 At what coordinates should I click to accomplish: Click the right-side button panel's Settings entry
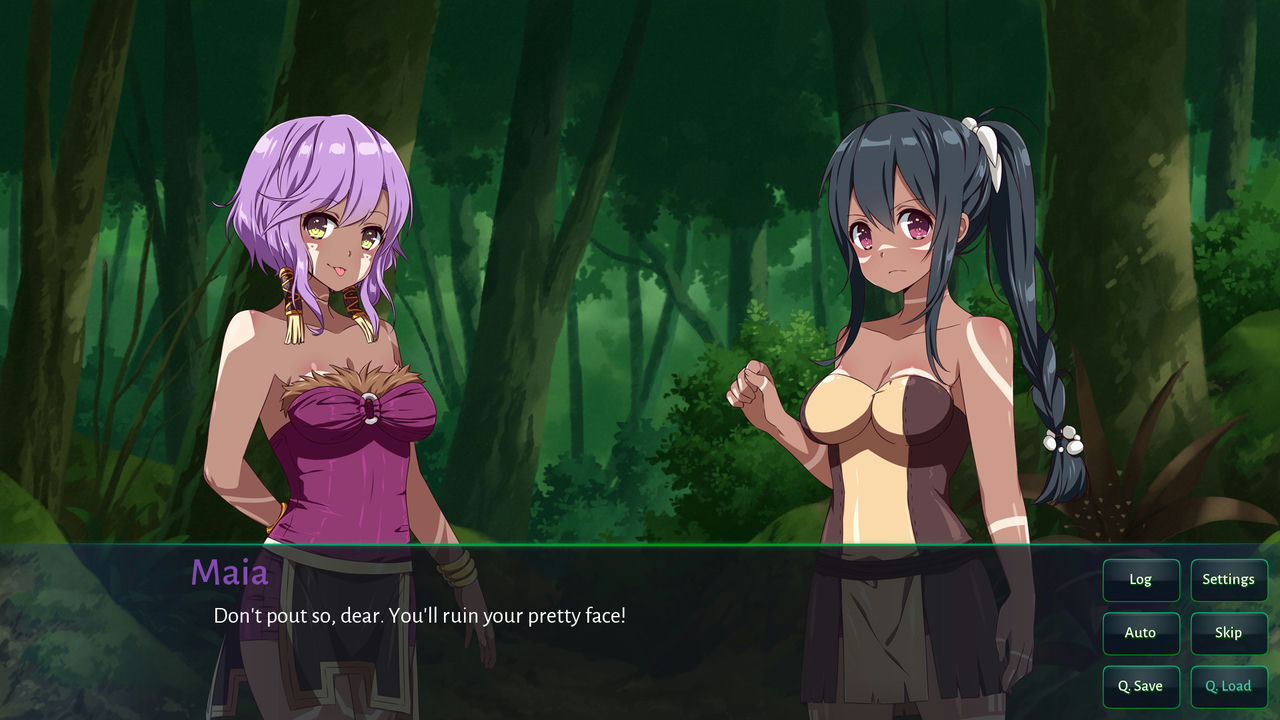(x=1229, y=580)
